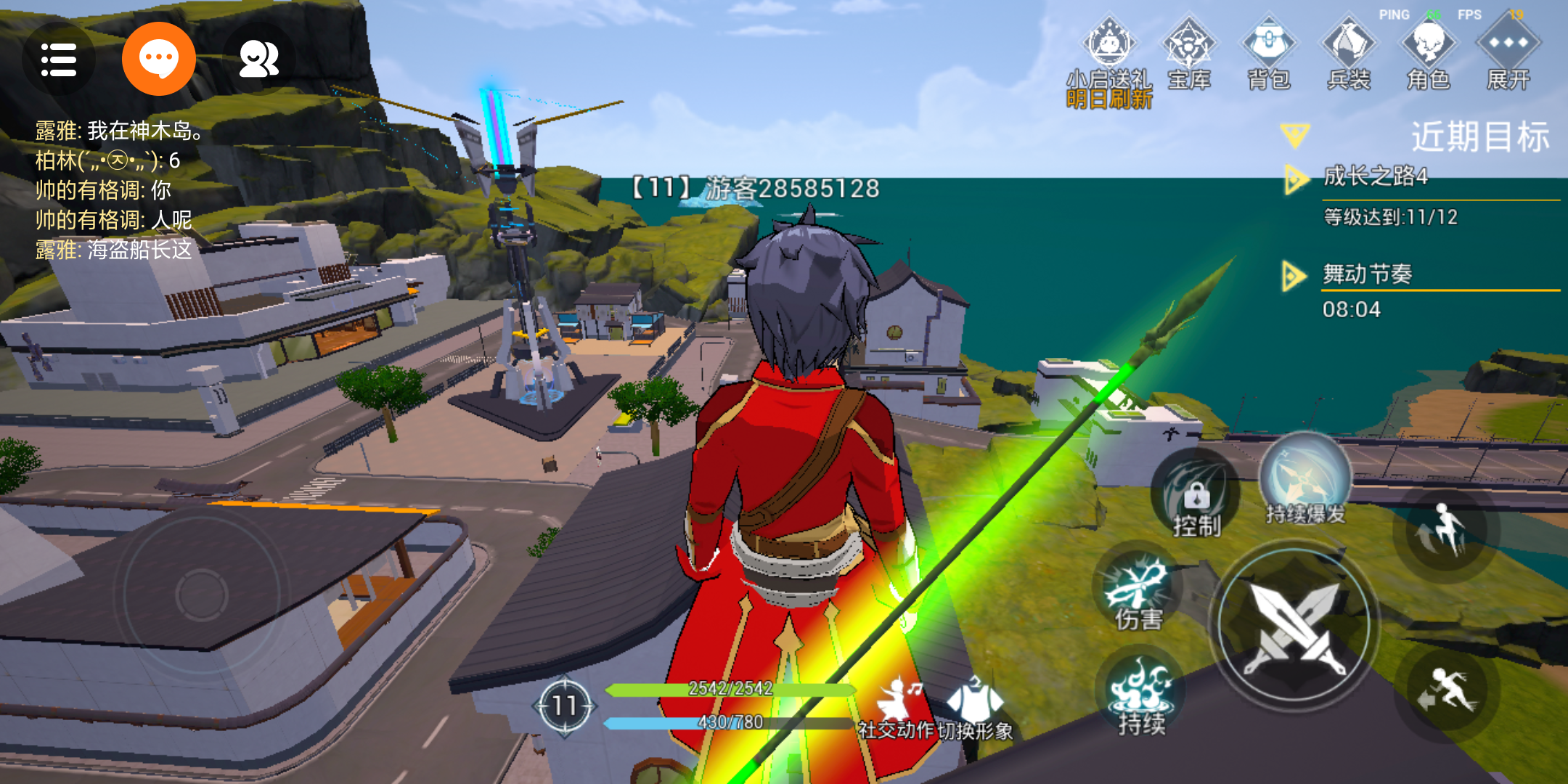1568x784 pixels.
Task: Open the friends social icon
Action: pos(258,60)
